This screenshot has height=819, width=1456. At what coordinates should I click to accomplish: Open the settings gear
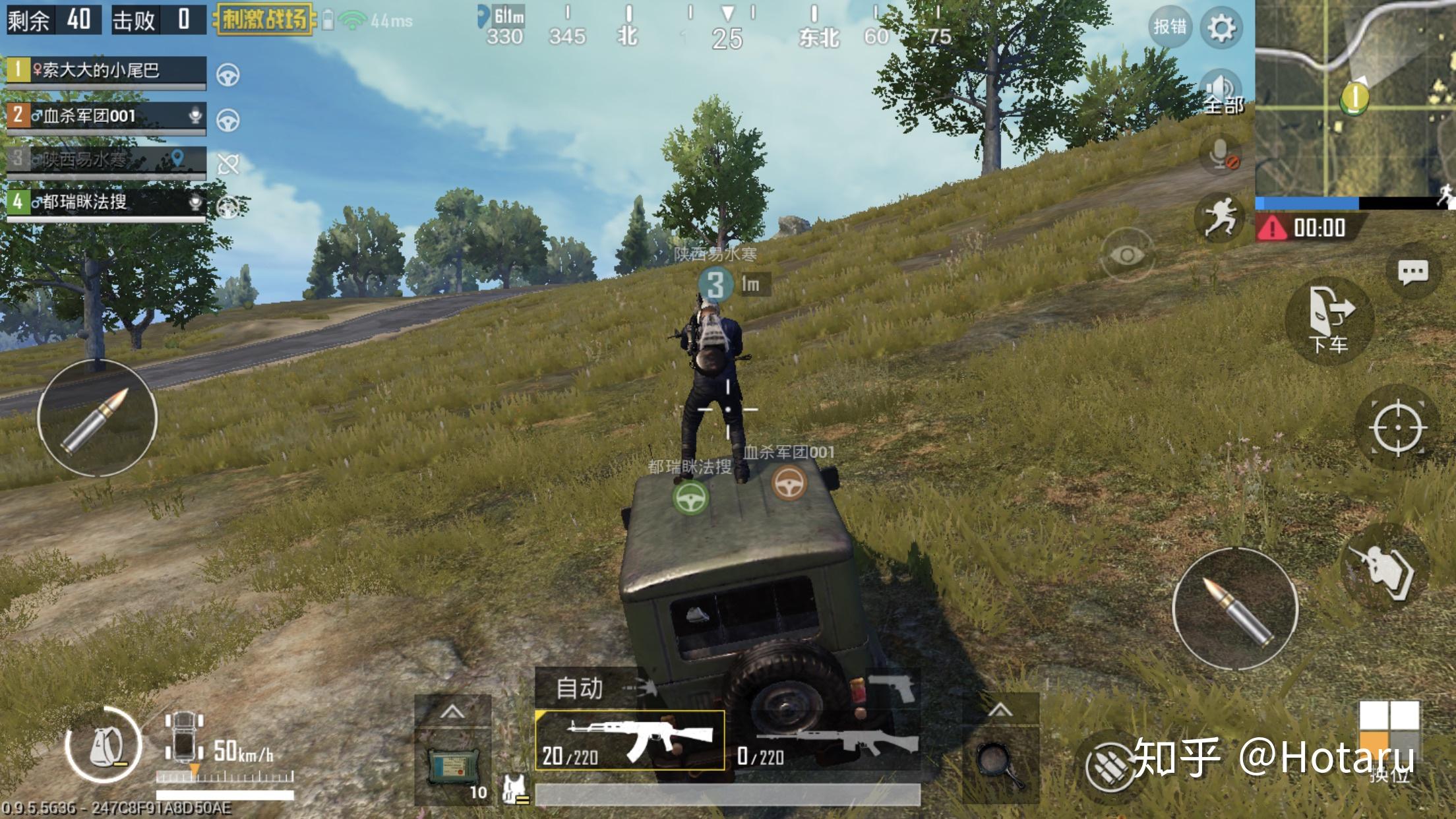(x=1221, y=28)
